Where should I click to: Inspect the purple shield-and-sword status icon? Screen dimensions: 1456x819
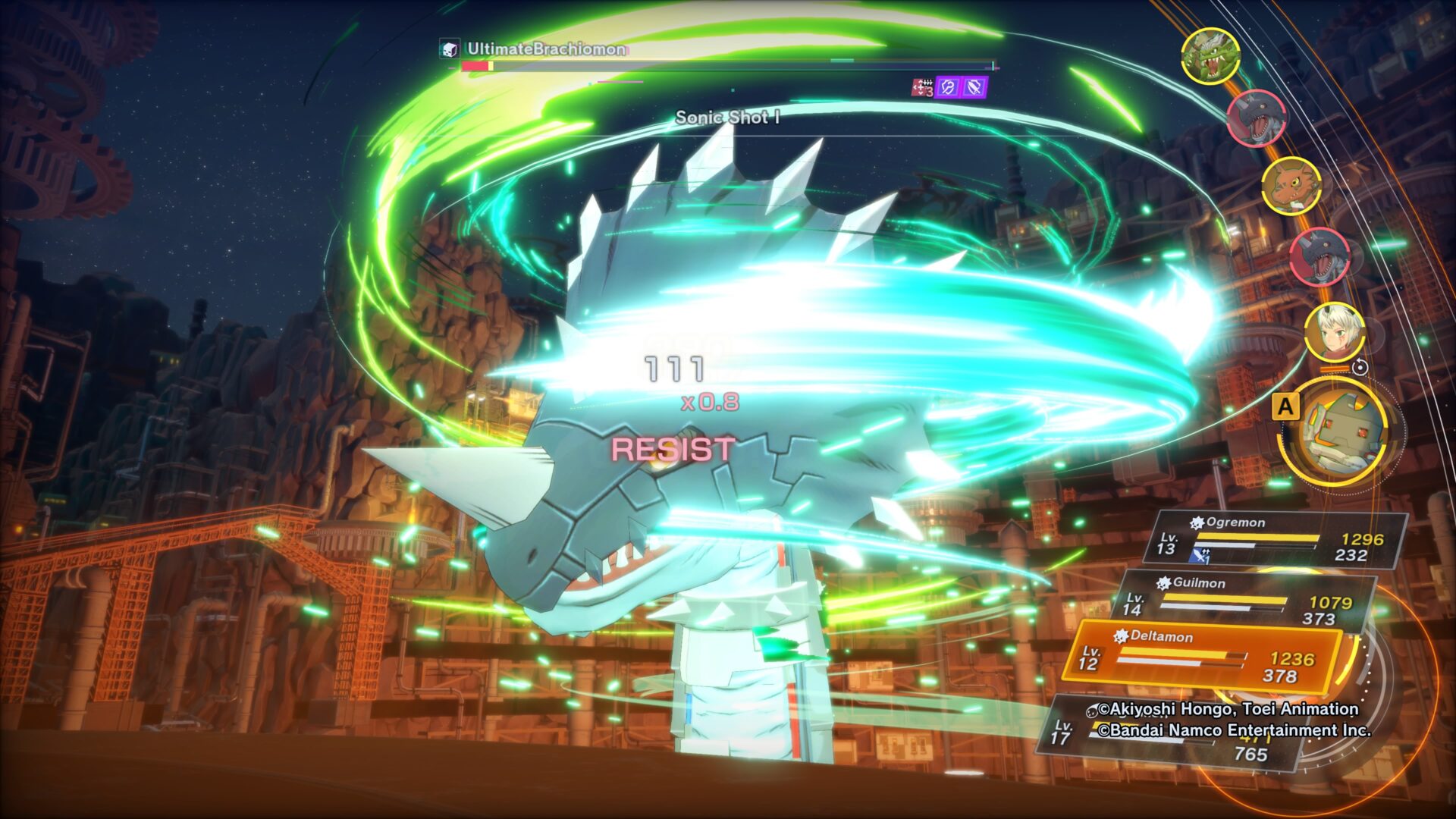coord(974,88)
